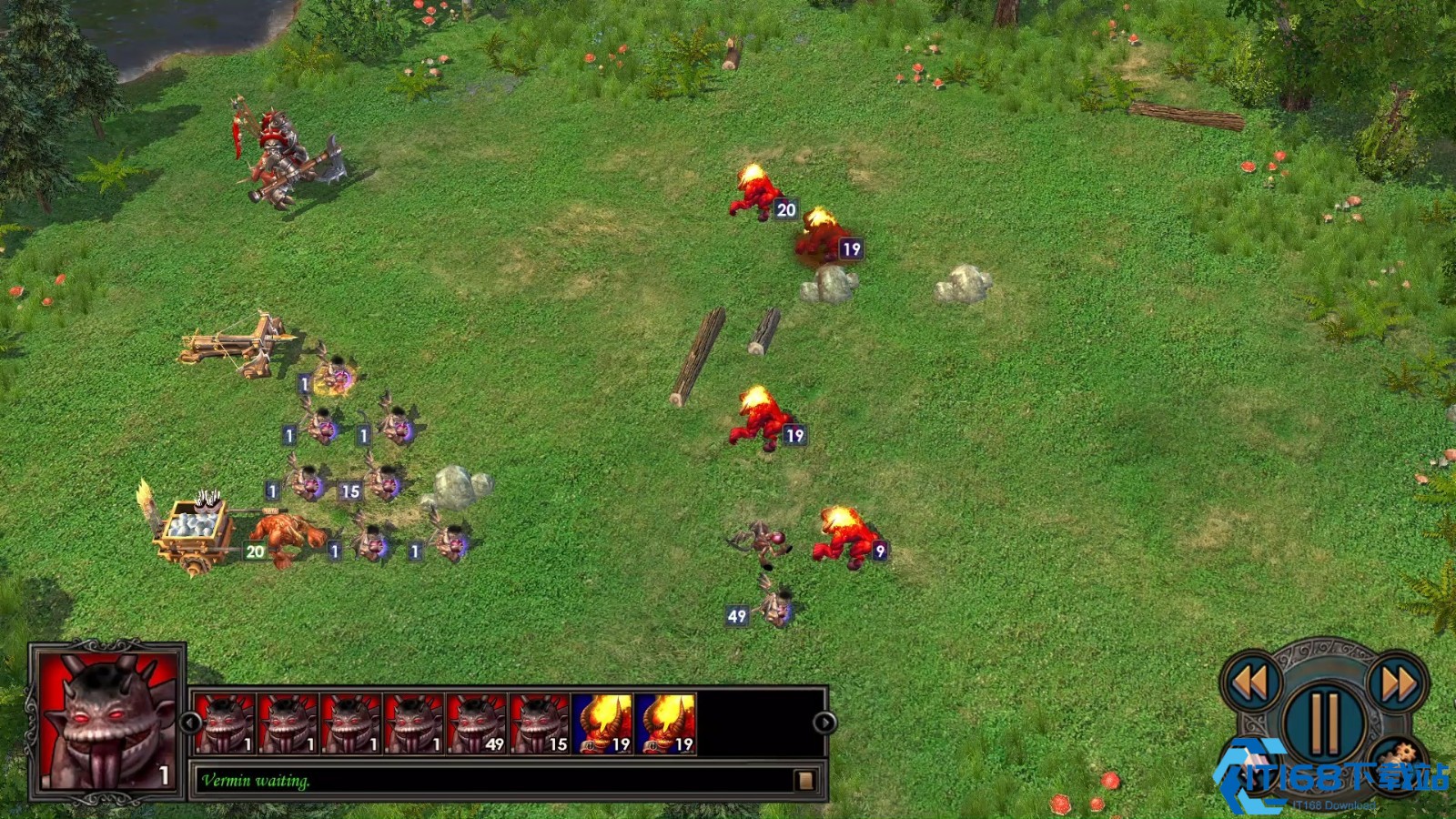Rewind the combat replay

point(1251,682)
